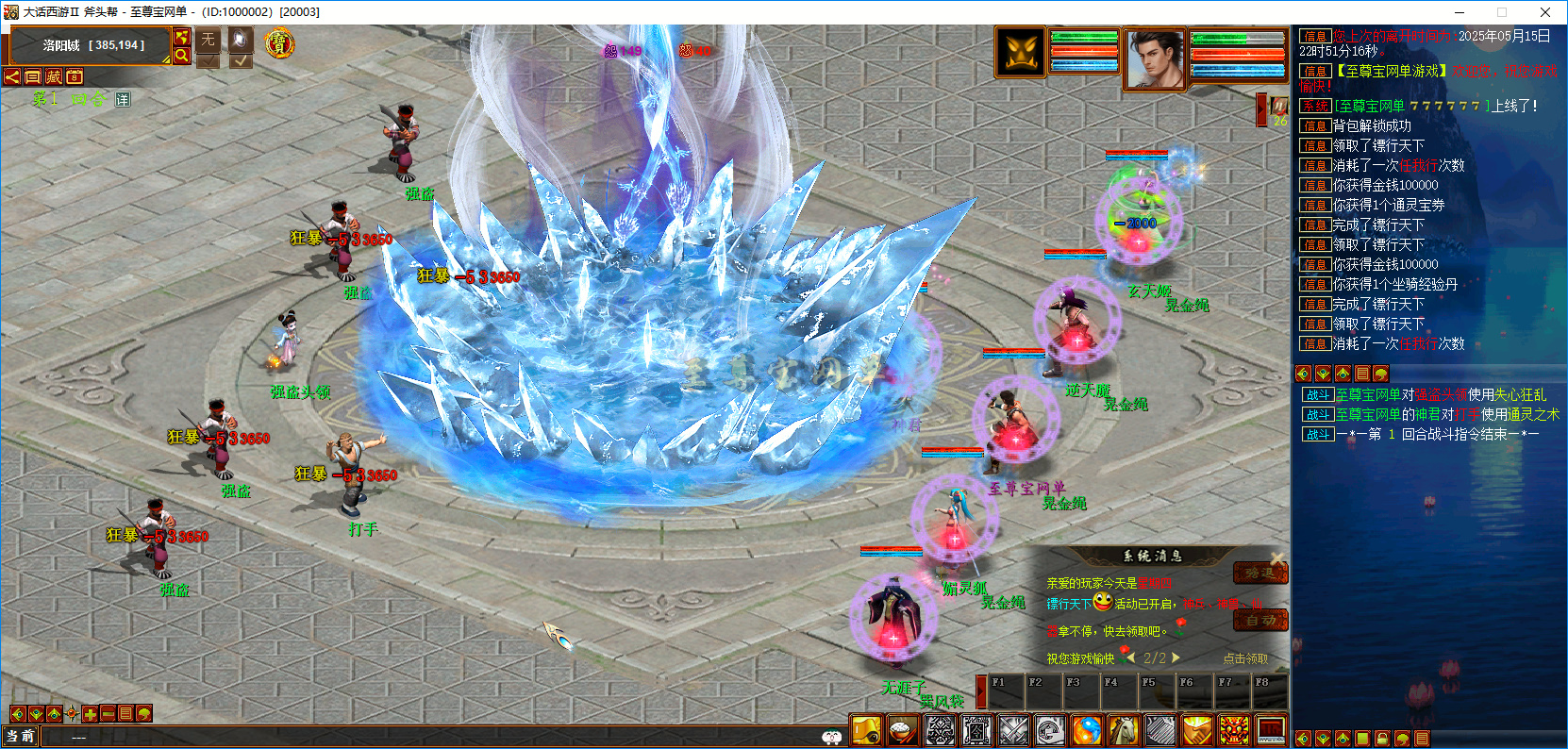Viewport: 1568px width, 749px height.
Task: Close the 系统消息 system message panel
Action: [1276, 558]
